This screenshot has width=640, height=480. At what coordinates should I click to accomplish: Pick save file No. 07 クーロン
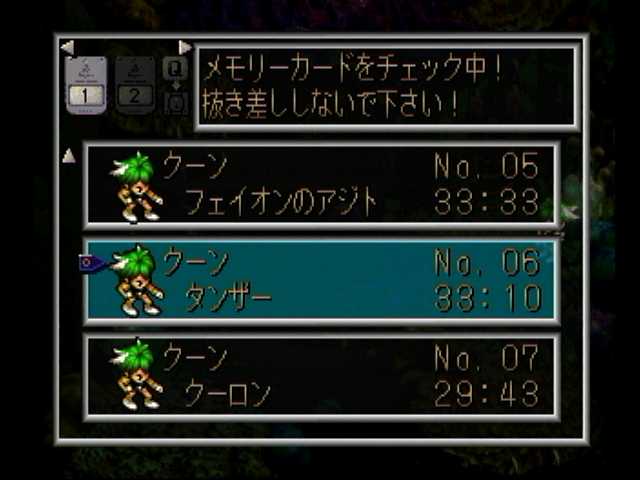pyautogui.click(x=320, y=375)
